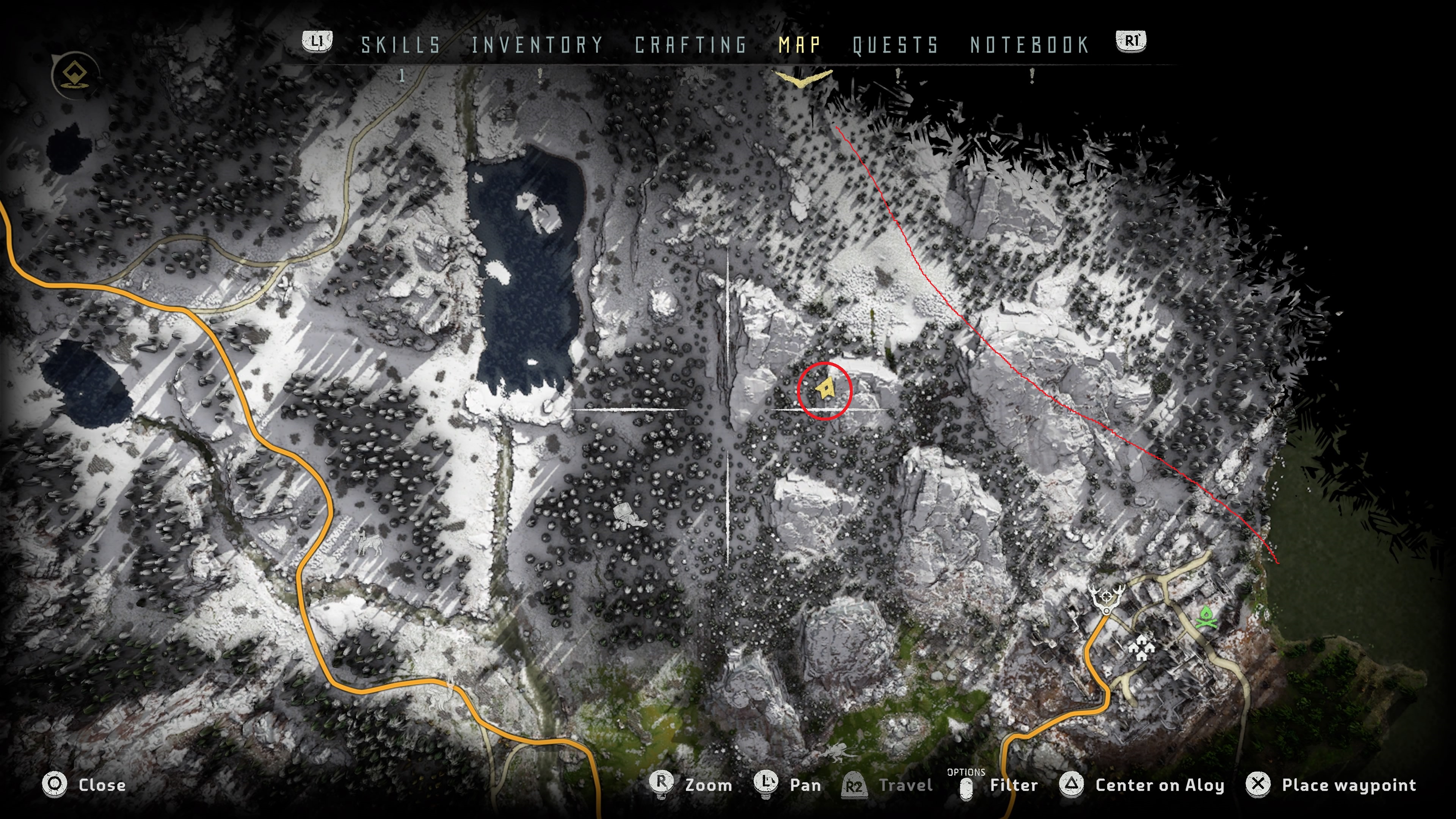The height and width of the screenshot is (819, 1456).
Task: Select Center on Aloy
Action: pyautogui.click(x=1072, y=784)
